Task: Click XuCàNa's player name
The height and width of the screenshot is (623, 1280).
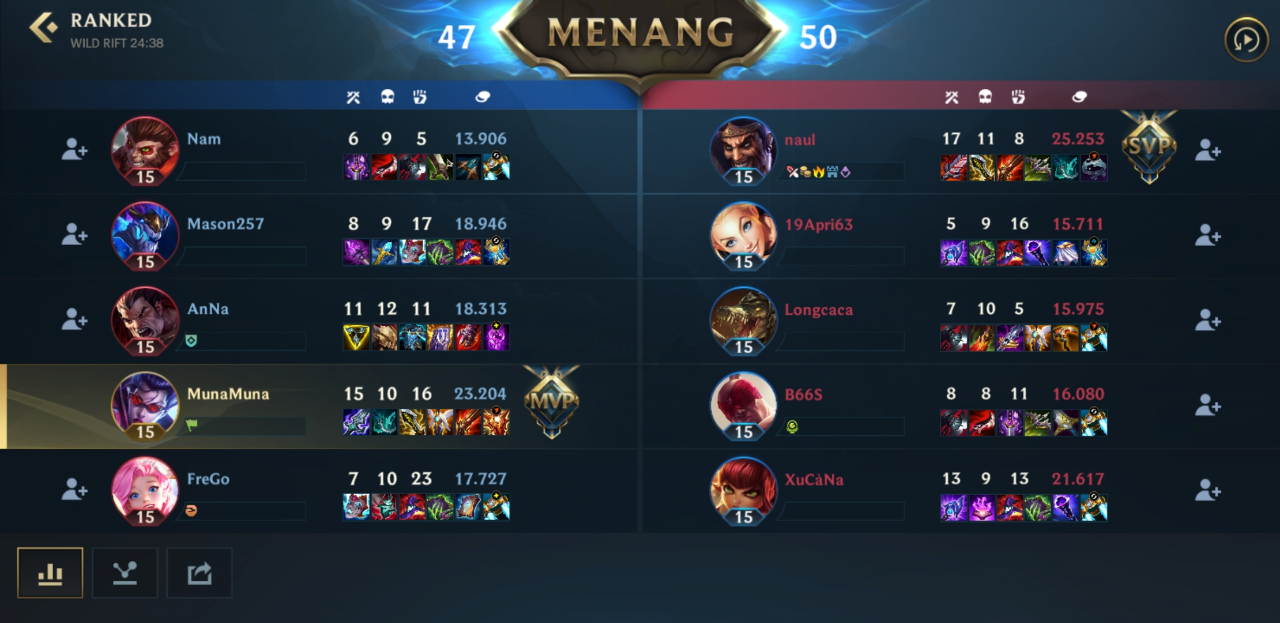Action: pyautogui.click(x=813, y=479)
